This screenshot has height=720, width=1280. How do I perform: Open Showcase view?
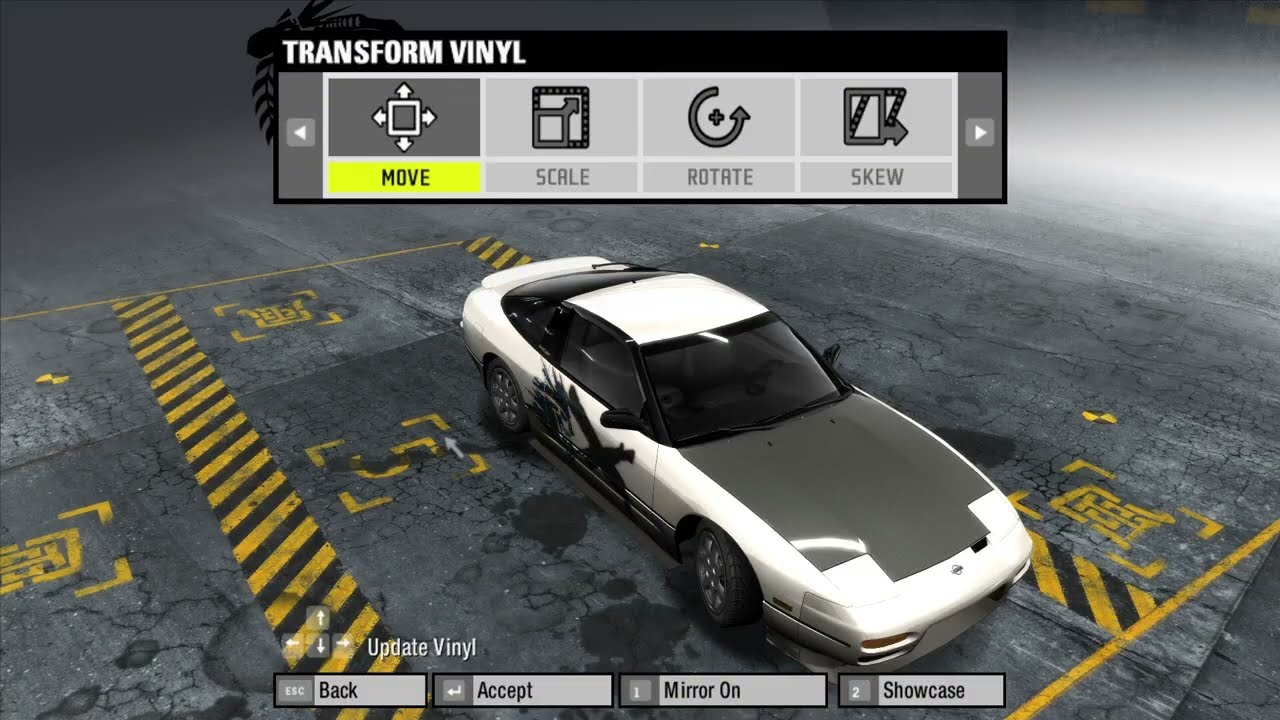click(921, 690)
